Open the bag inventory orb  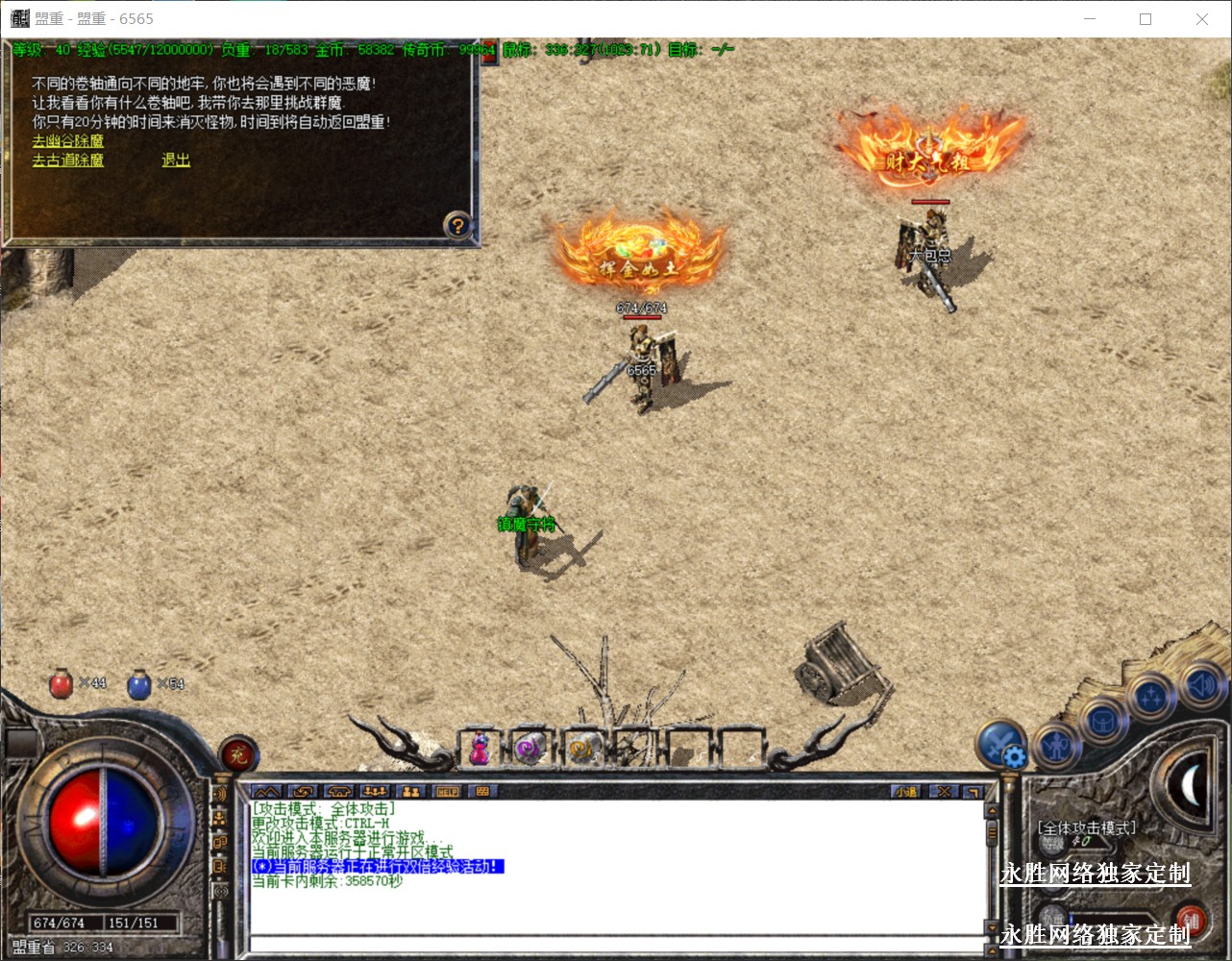coord(1102,721)
